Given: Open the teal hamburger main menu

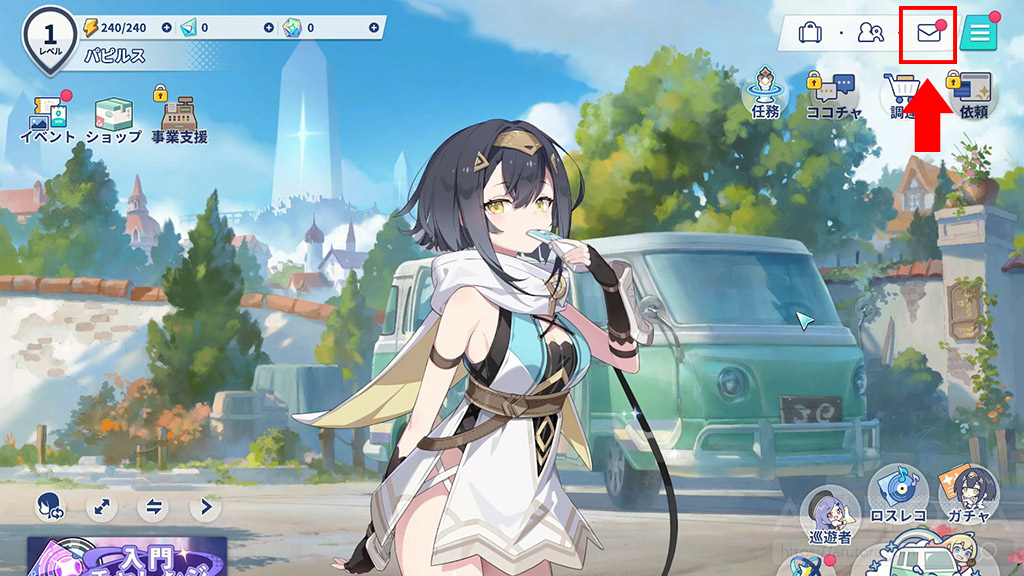Looking at the screenshot, I should pos(979,33).
